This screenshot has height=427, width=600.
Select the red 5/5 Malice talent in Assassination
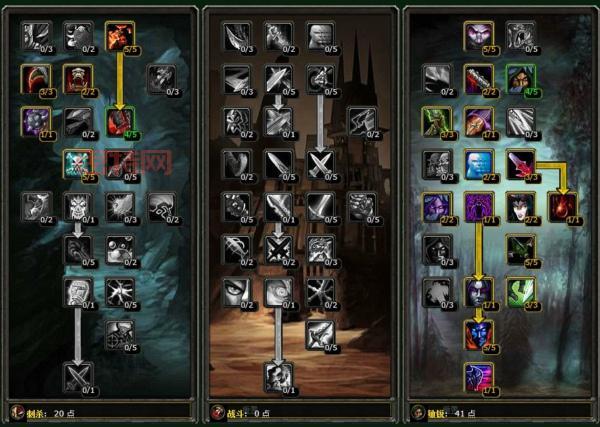(119, 36)
